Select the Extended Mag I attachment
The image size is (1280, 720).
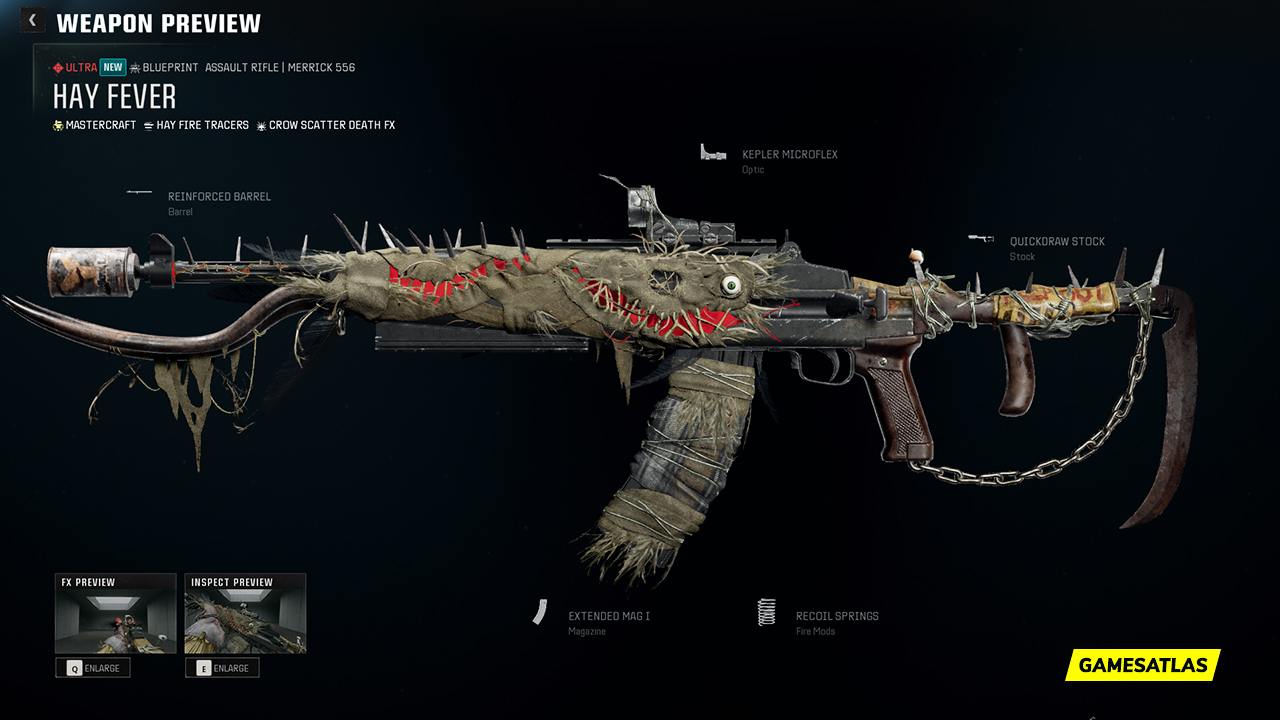[608, 618]
